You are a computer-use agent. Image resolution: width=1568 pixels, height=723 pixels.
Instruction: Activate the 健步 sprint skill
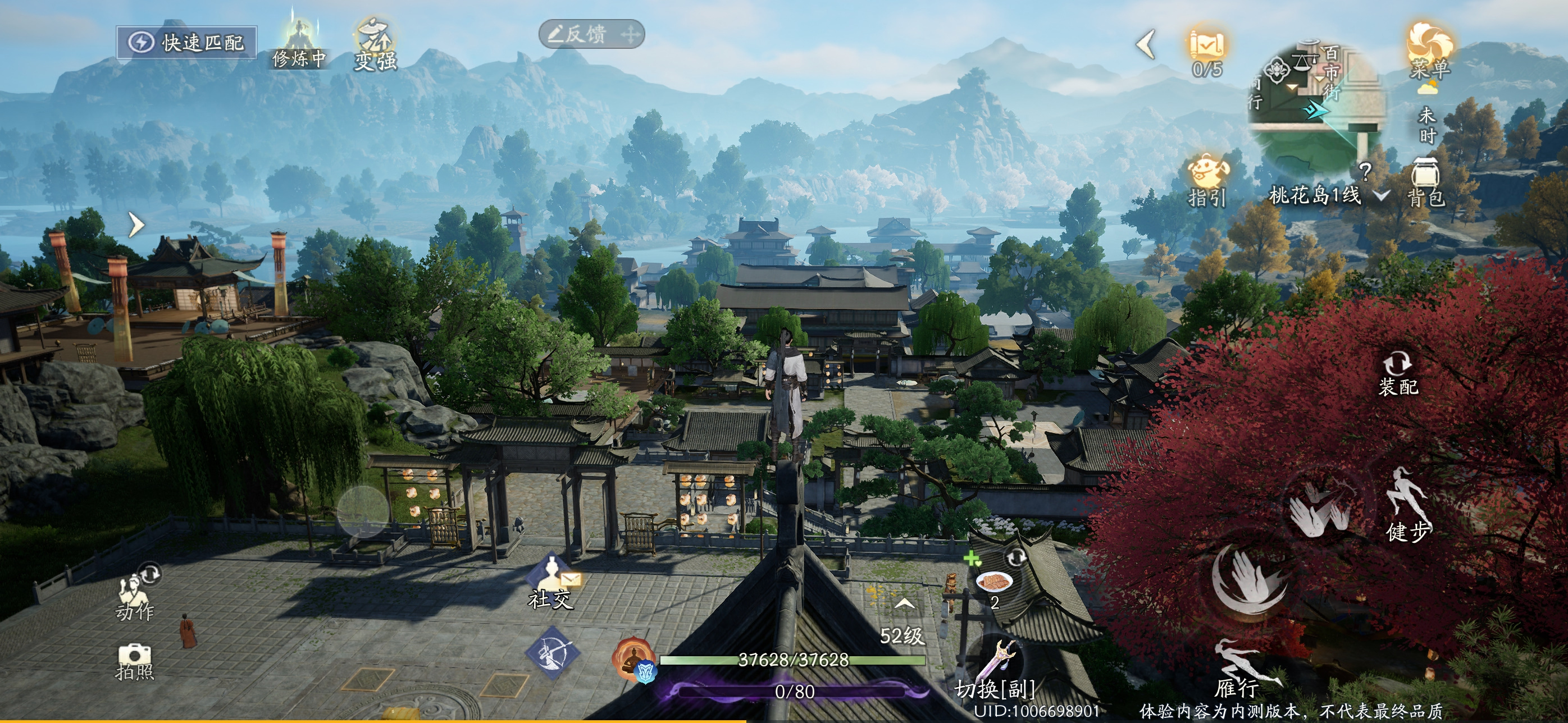click(1408, 505)
